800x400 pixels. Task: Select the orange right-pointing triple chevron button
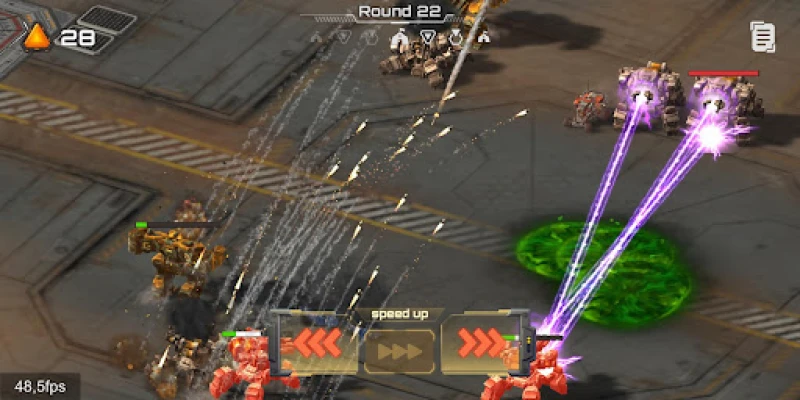pyautogui.click(x=484, y=344)
